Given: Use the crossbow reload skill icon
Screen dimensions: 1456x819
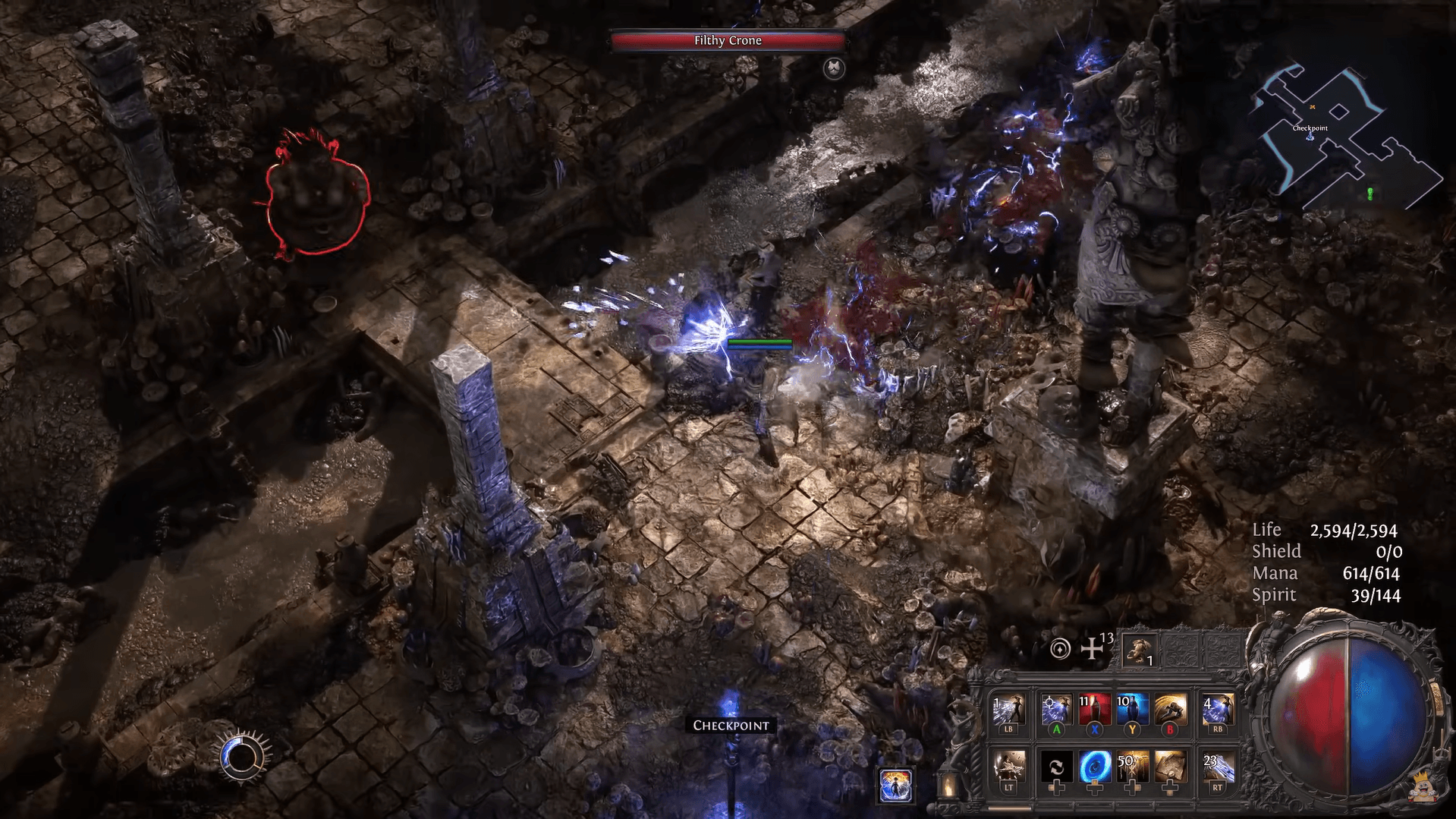Looking at the screenshot, I should pos(1008,767).
